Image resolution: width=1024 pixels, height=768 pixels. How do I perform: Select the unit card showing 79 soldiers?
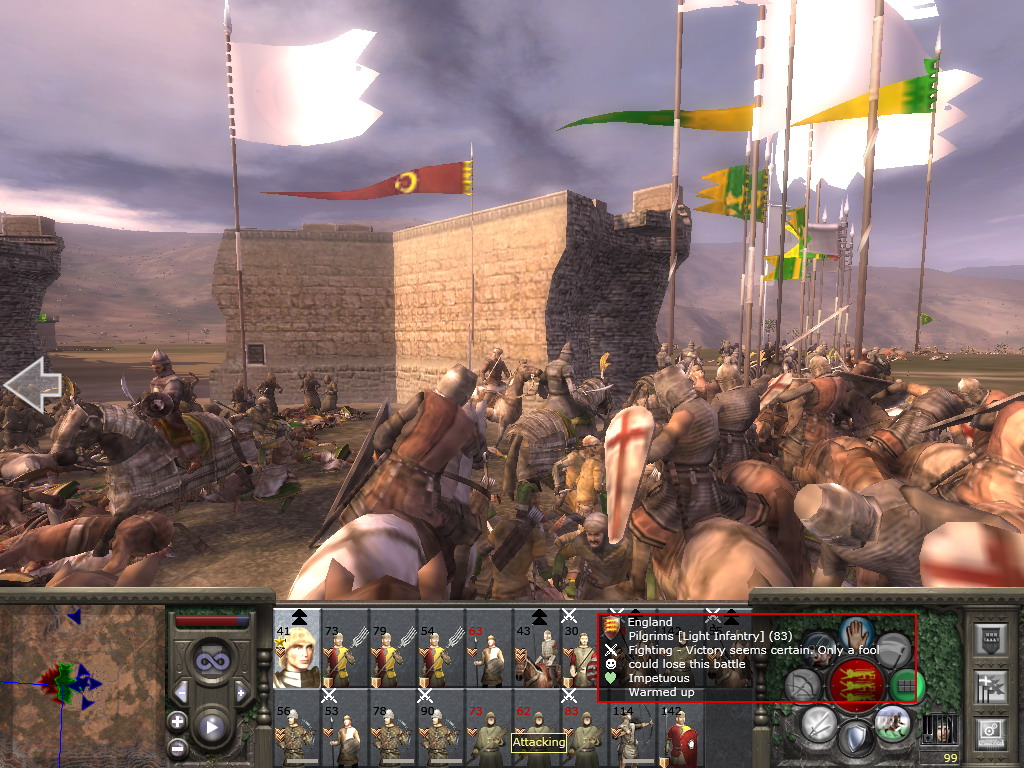tap(392, 650)
